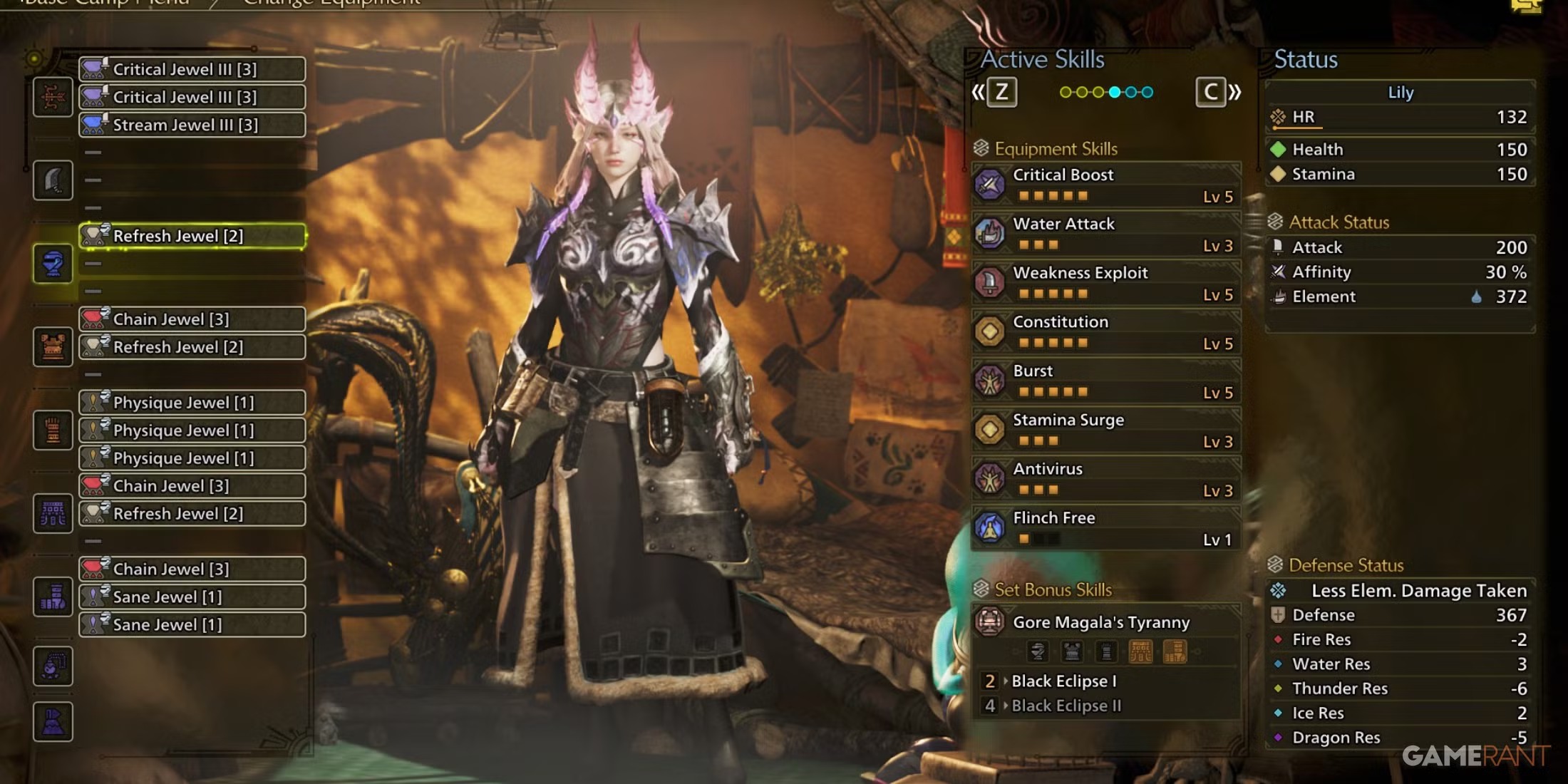Show the Critical Boost skill details
The width and height of the screenshot is (1568, 784).
(1105, 185)
